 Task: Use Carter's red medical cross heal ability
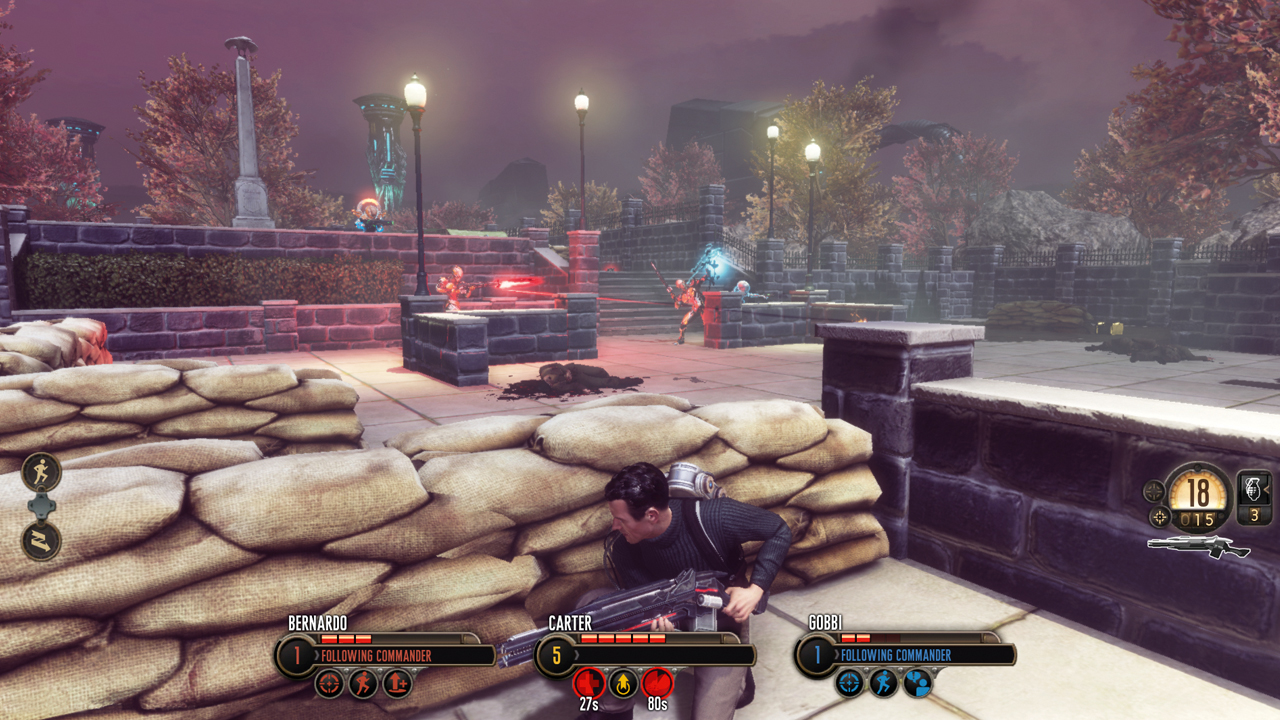click(x=588, y=683)
